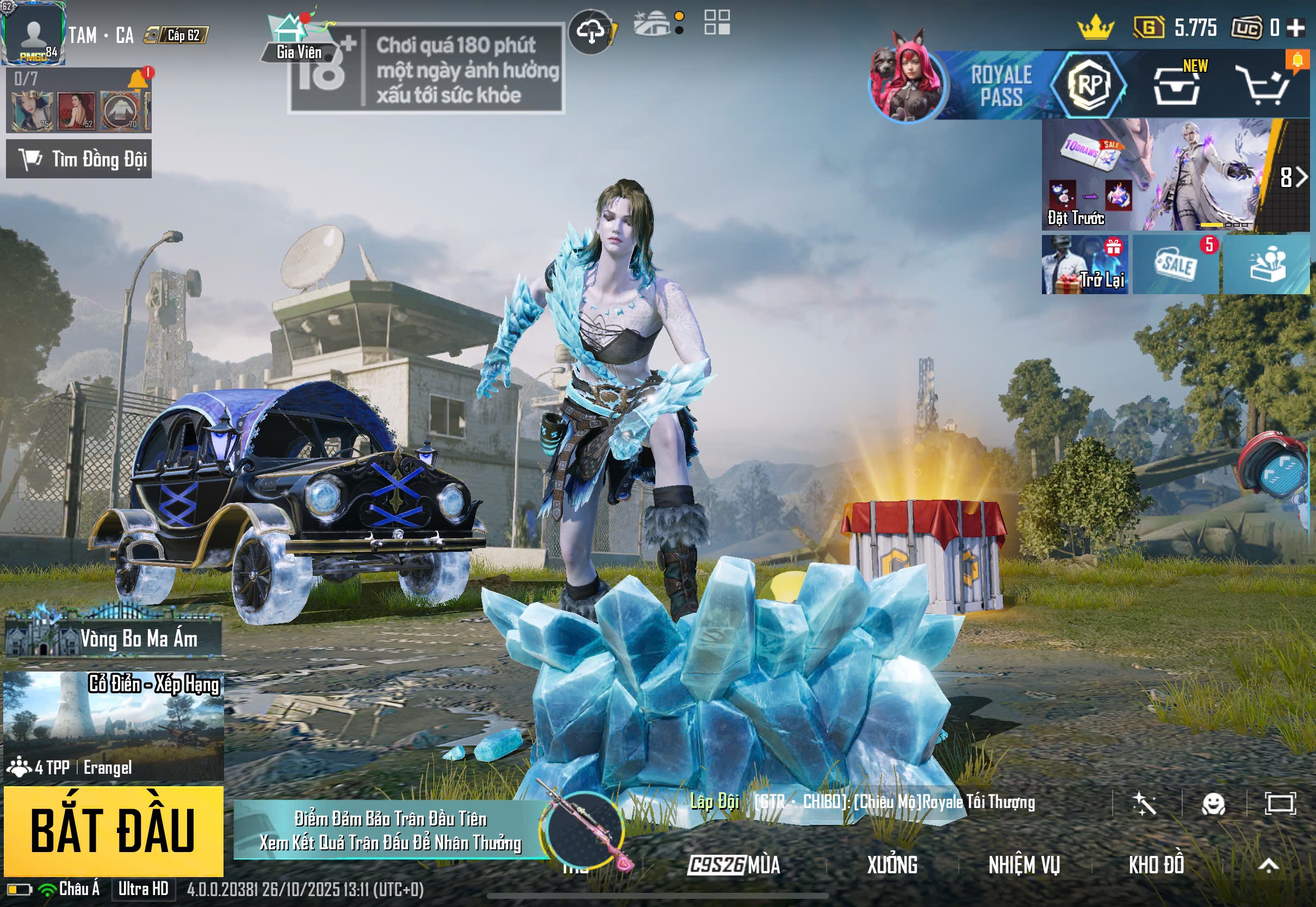Image resolution: width=1316 pixels, height=907 pixels.
Task: Open the XƯỞNG workshop tab
Action: pyautogui.click(x=891, y=865)
